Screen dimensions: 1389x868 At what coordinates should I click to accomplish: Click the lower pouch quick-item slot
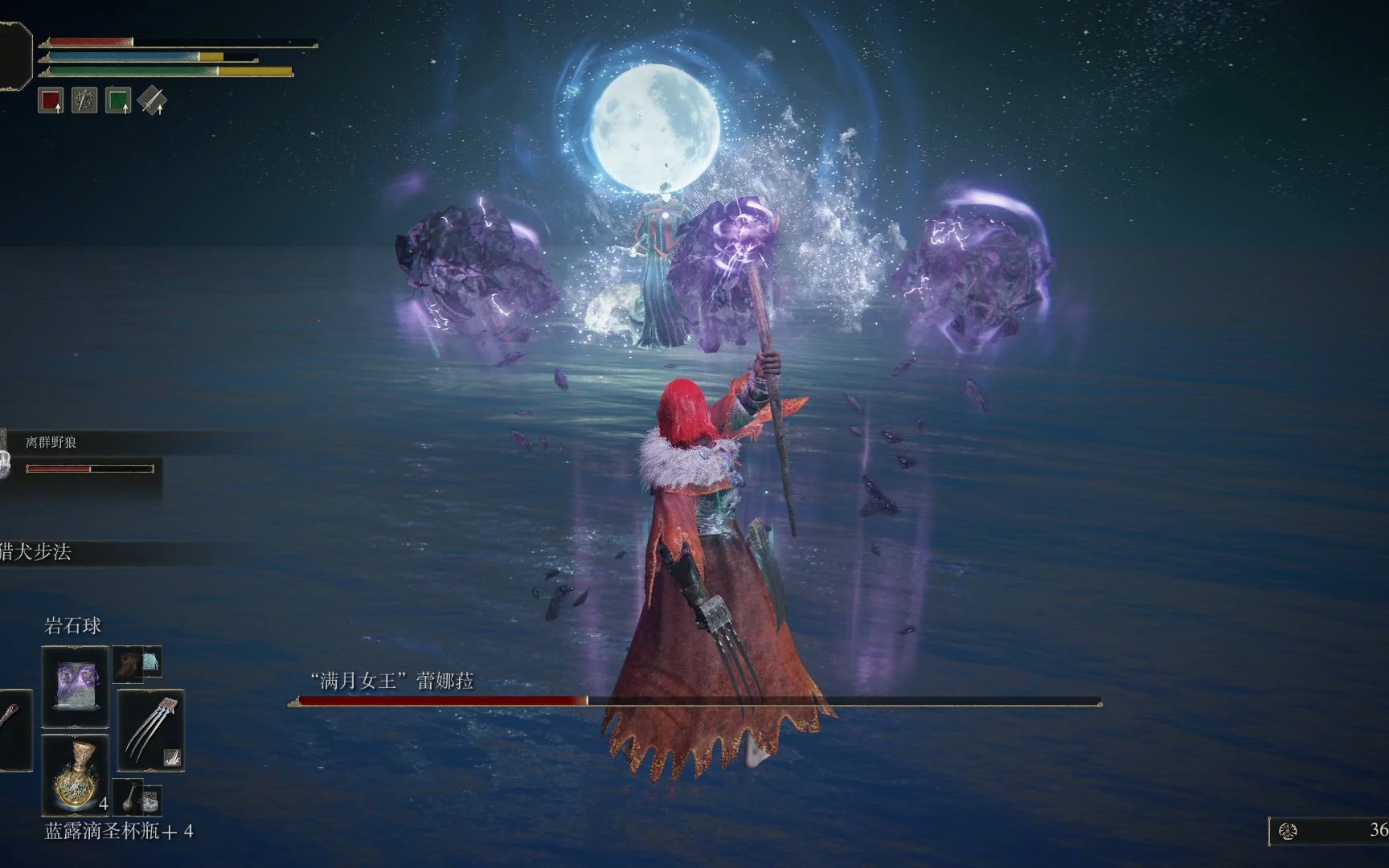(137, 796)
